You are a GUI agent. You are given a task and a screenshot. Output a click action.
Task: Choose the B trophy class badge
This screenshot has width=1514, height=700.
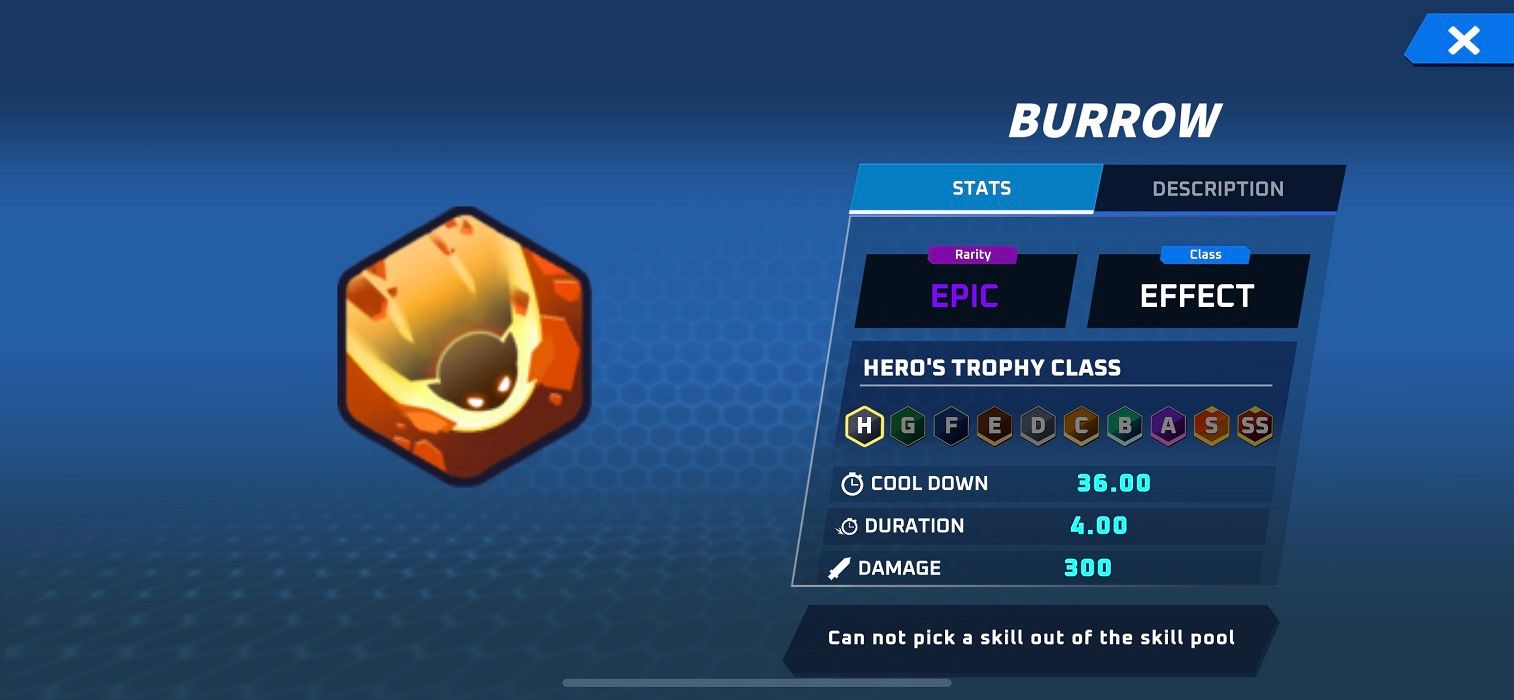(x=1125, y=427)
